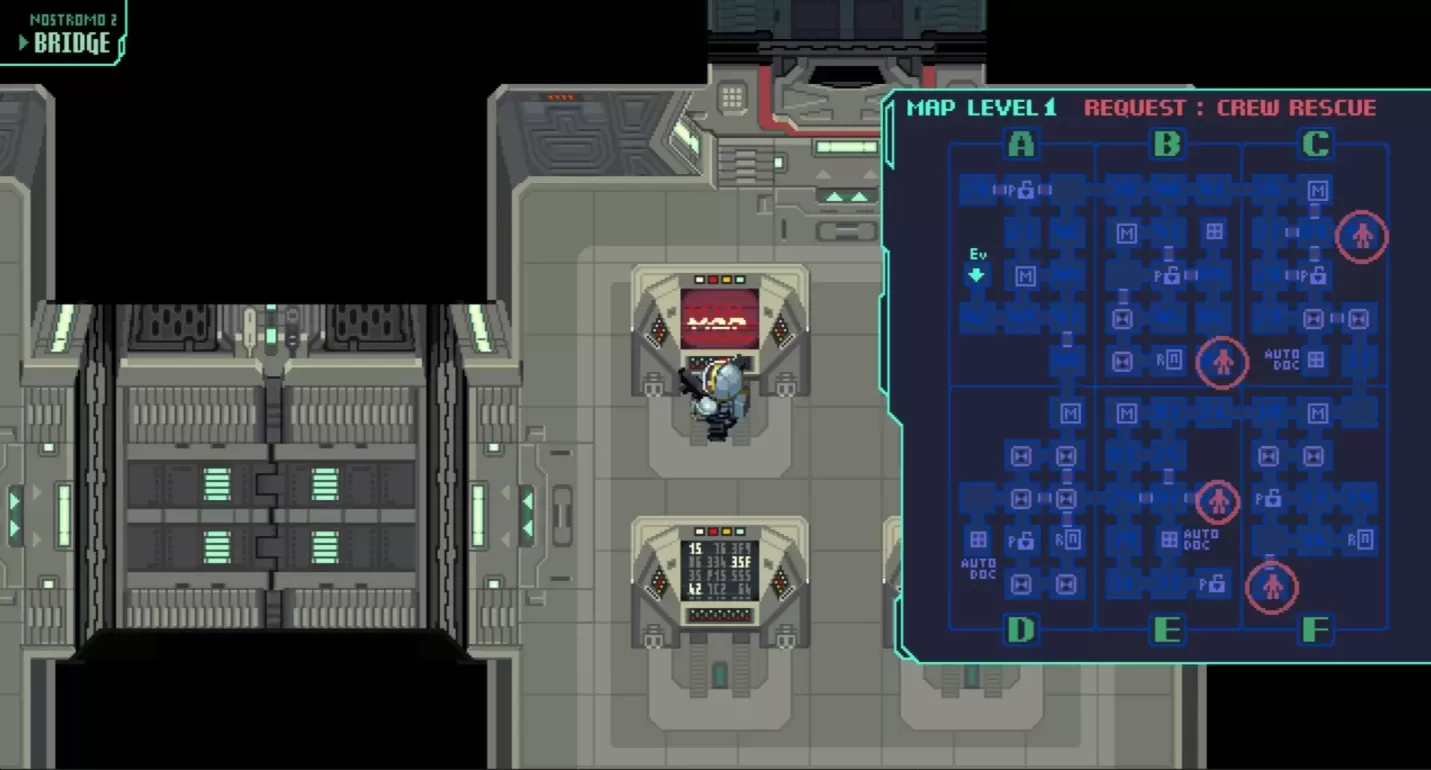Click the sector A label
The image size is (1431, 770).
[x=1020, y=146]
